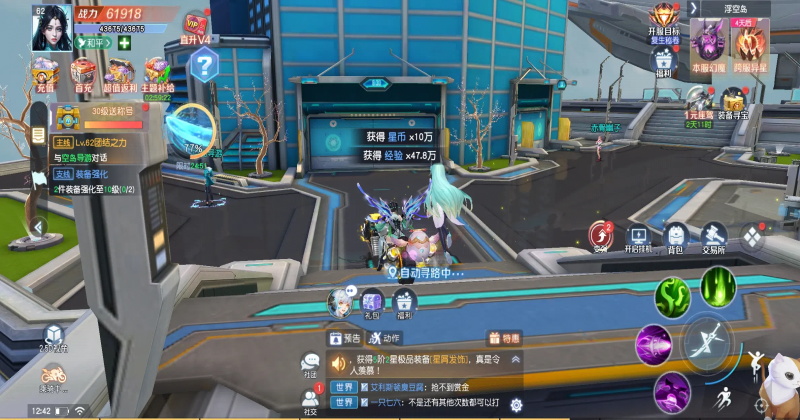Open the 社交 social menu
Screen dimensions: 800x420
[x=311, y=401]
